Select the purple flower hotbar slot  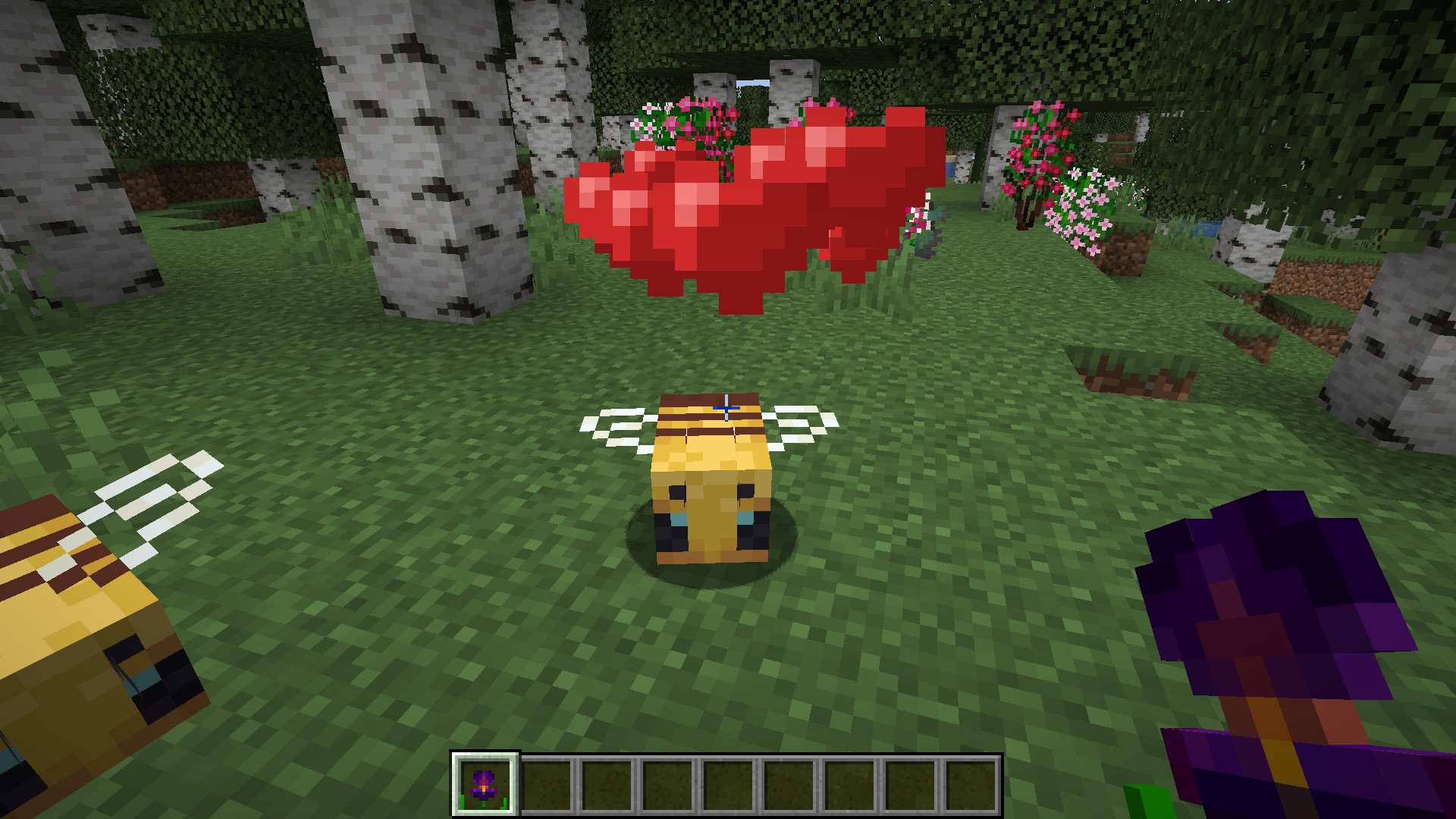coord(485,784)
